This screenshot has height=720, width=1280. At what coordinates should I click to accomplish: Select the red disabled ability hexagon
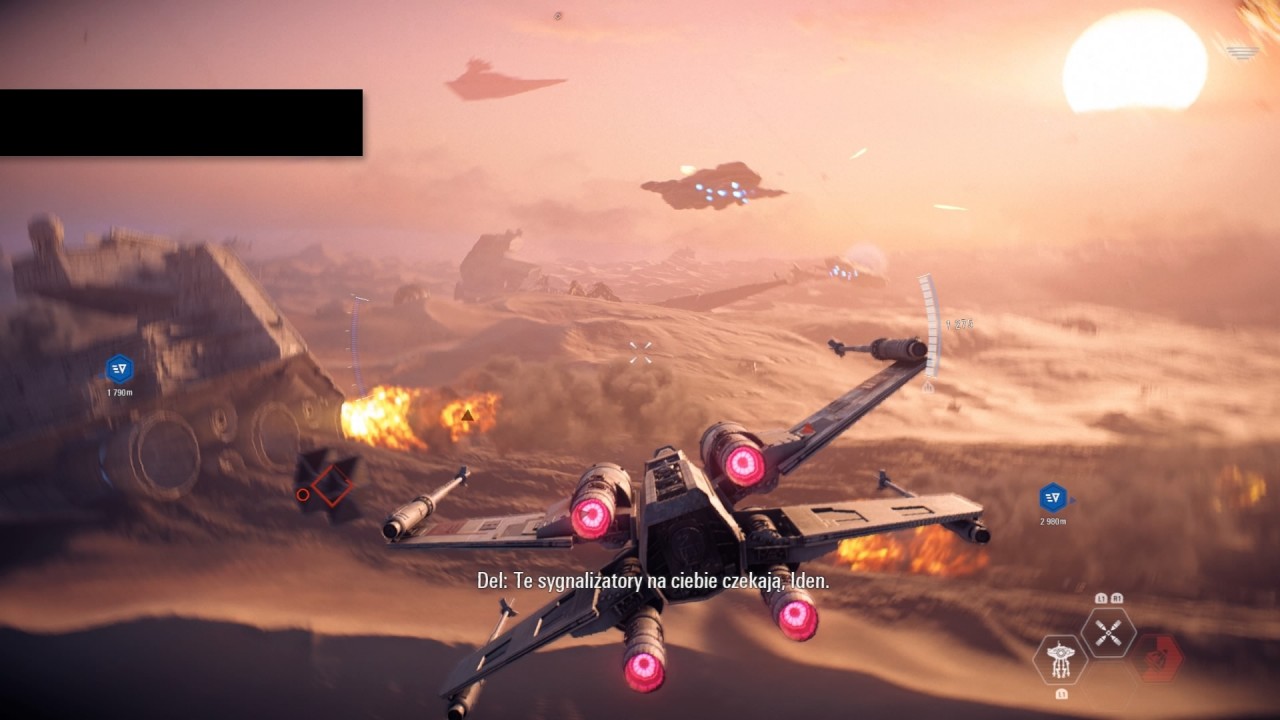tap(1159, 658)
